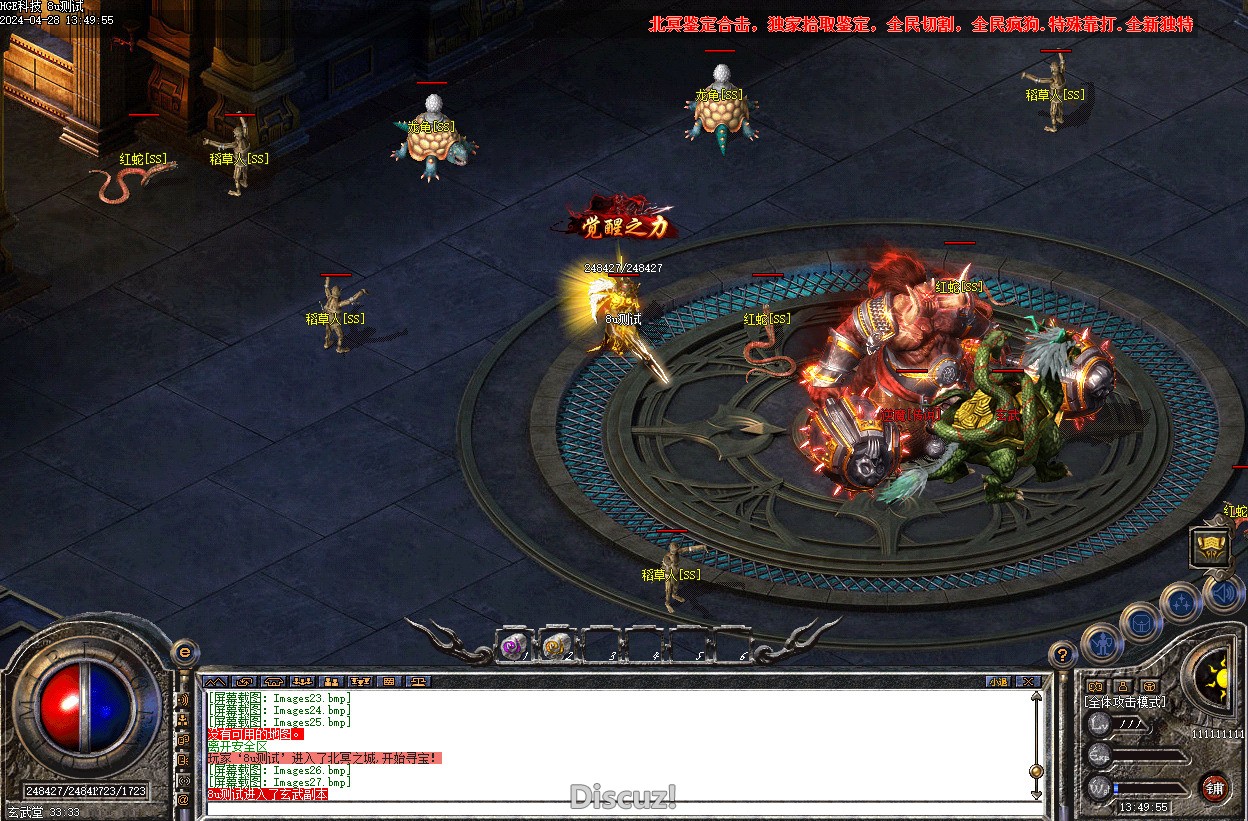Open the red 铺 shop button
This screenshot has height=821, width=1248.
[x=1214, y=787]
